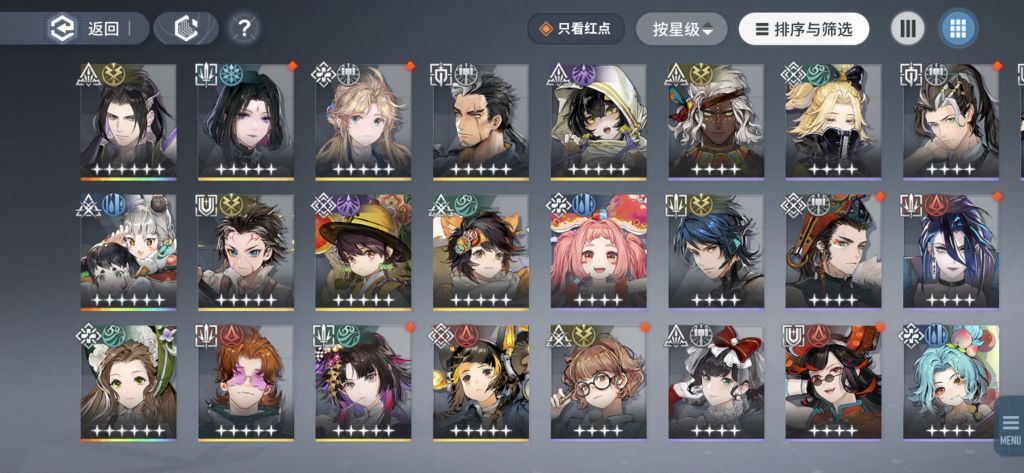
Task: Select the teal-haired character card
Action: pos(950,383)
